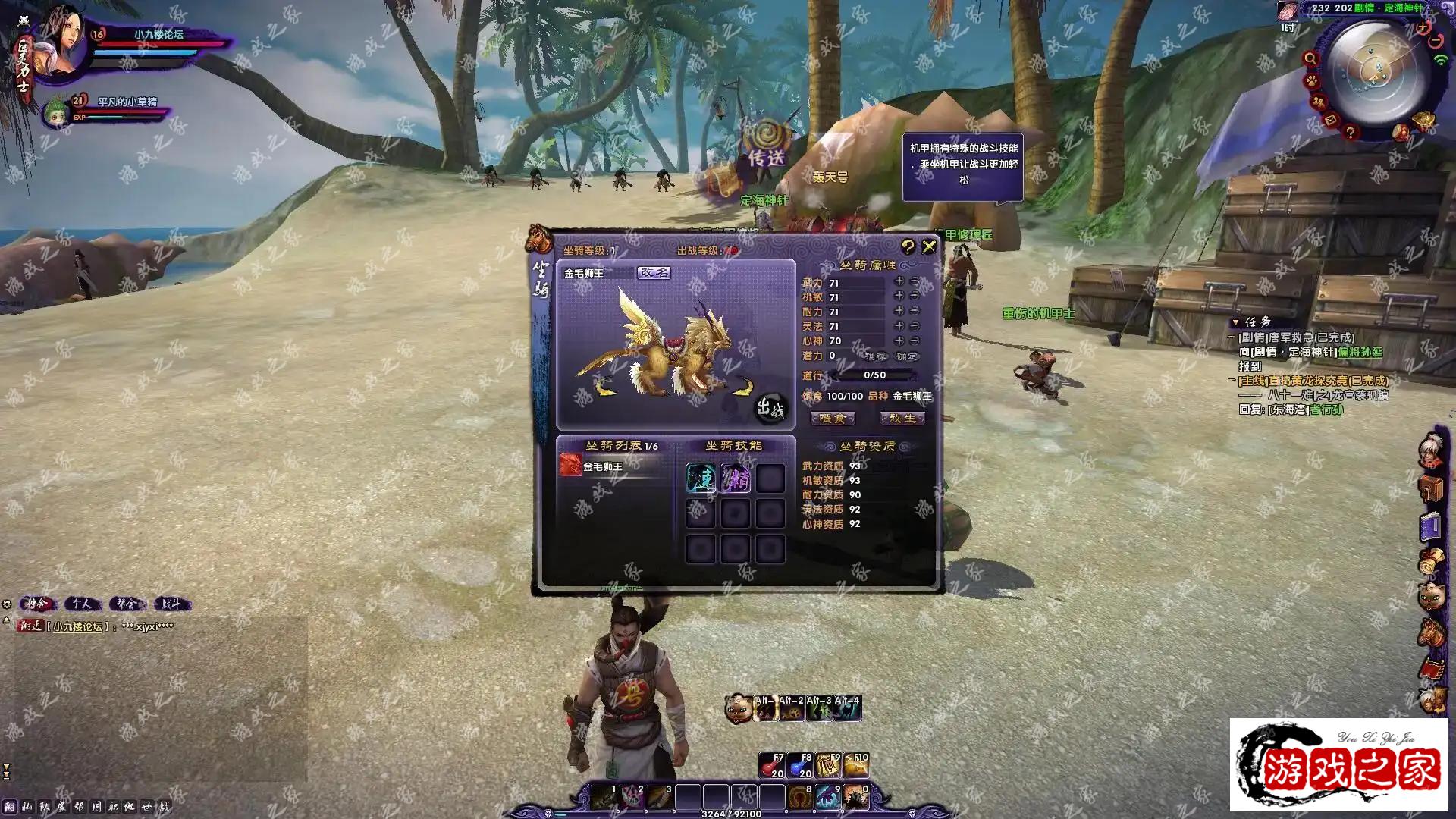Increase the 武力 attribute with plus
The width and height of the screenshot is (1456, 819).
click(899, 281)
